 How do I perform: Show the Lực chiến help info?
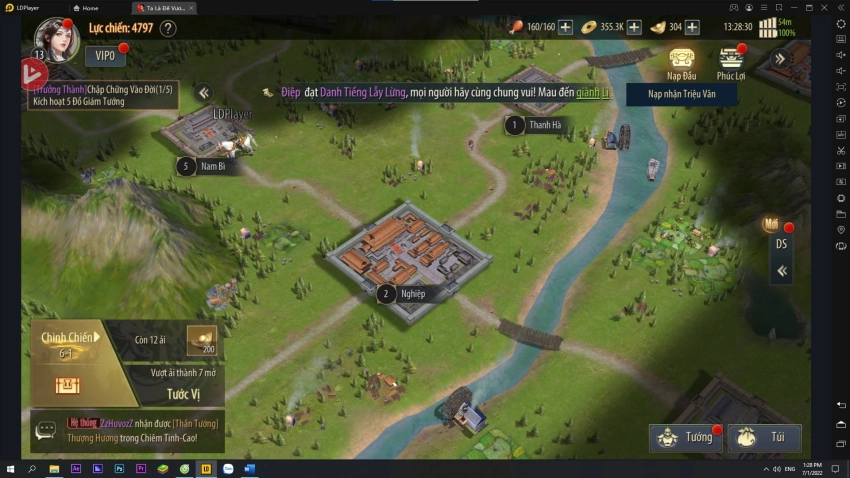(168, 28)
